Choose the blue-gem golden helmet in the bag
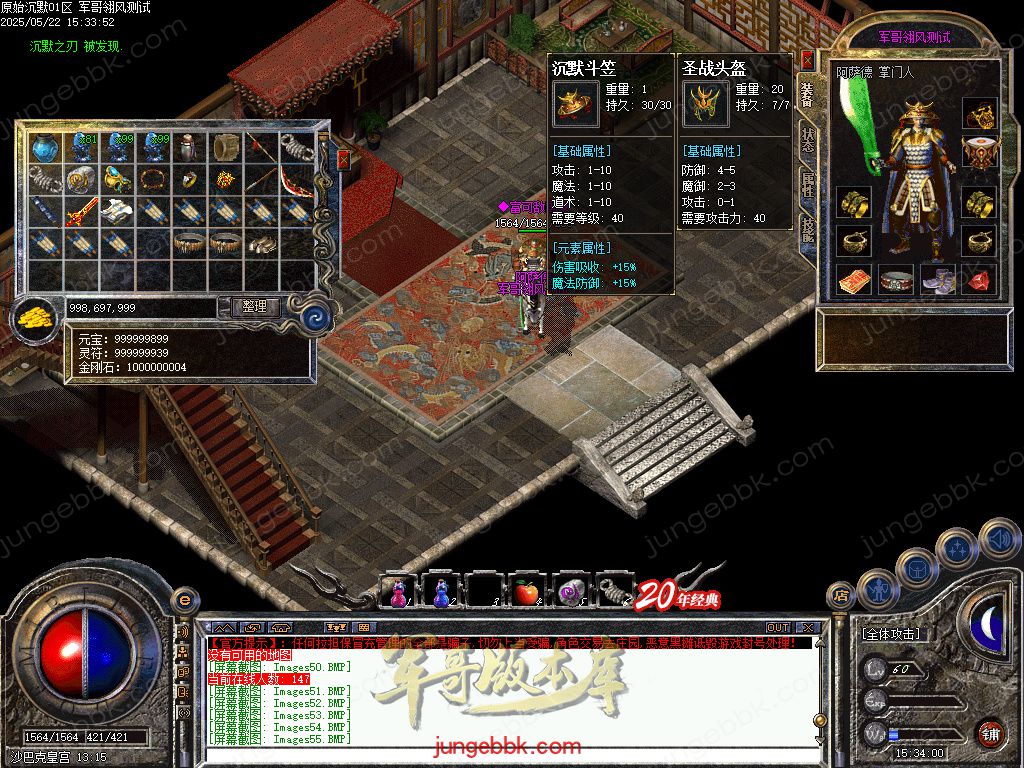 [116, 180]
